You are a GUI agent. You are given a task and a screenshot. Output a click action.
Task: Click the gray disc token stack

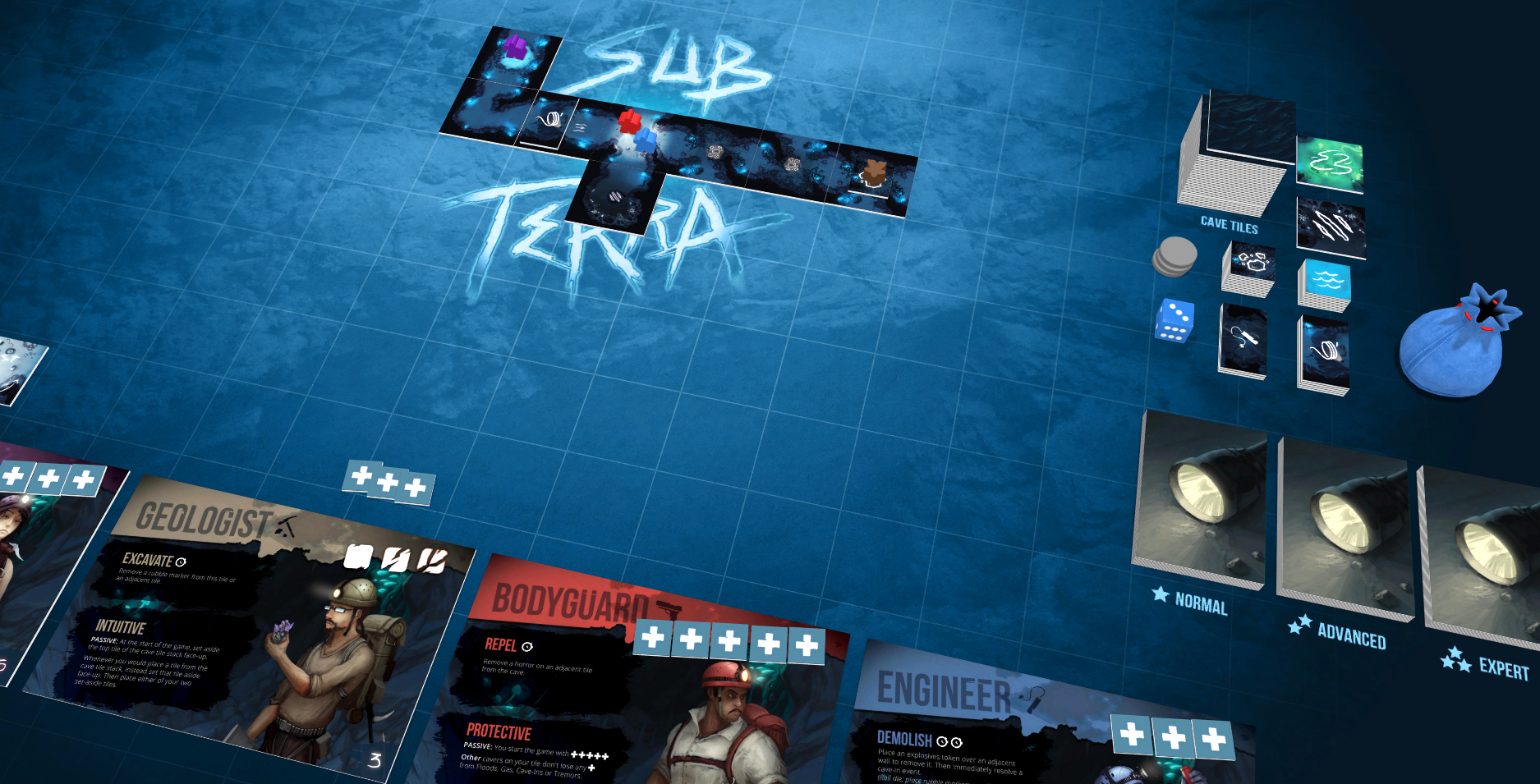point(1175,254)
